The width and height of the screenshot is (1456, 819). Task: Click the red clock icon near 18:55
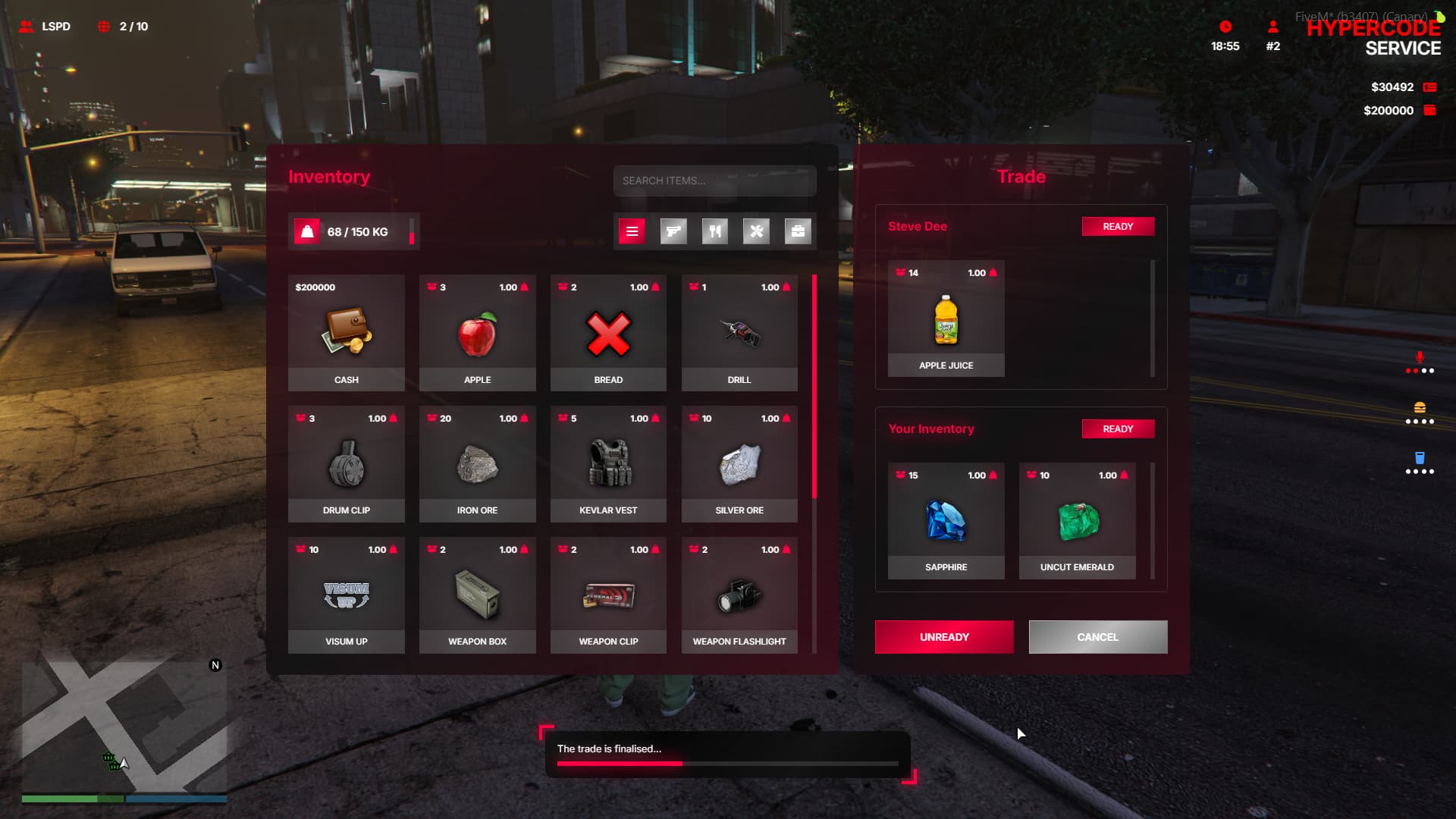1223,28
